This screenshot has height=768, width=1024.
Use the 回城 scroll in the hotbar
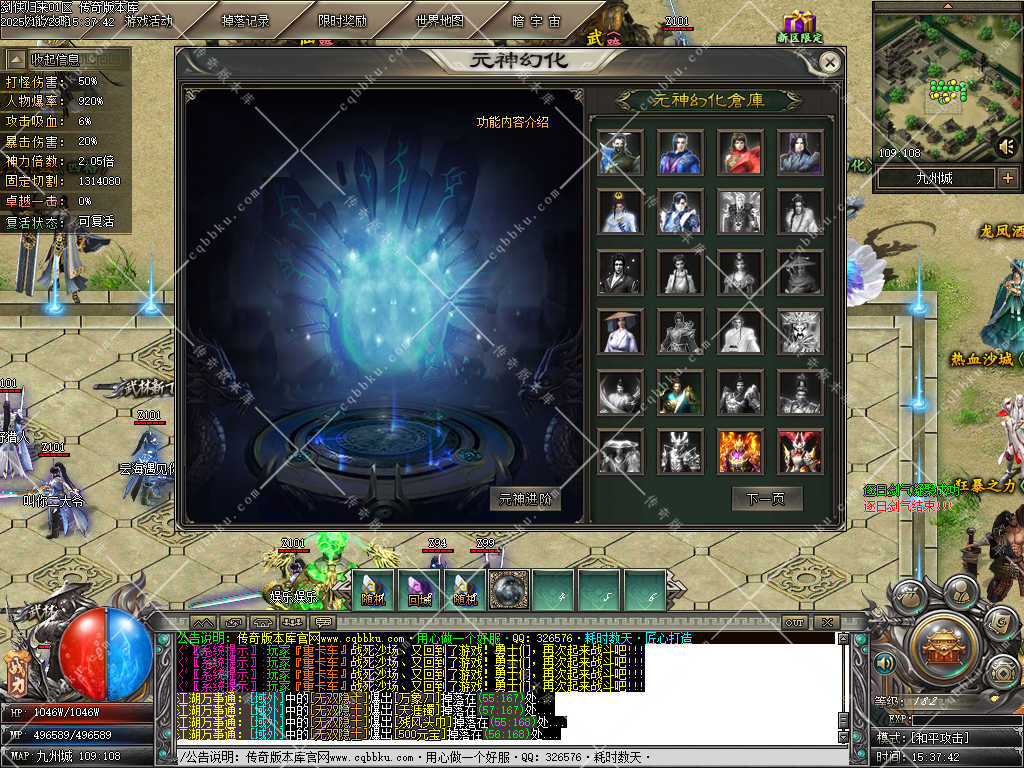418,590
